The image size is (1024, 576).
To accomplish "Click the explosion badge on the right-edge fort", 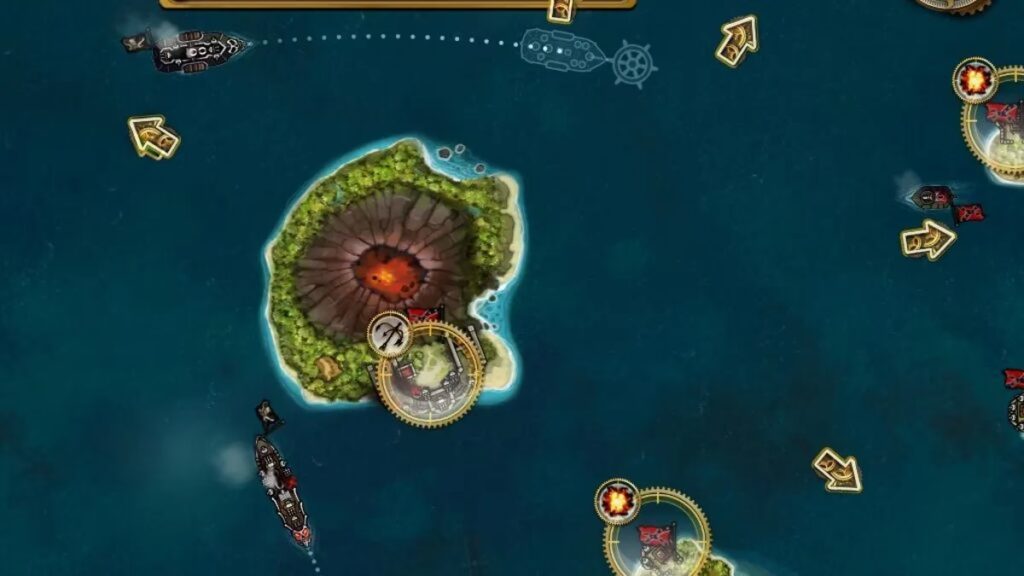I will (x=974, y=80).
